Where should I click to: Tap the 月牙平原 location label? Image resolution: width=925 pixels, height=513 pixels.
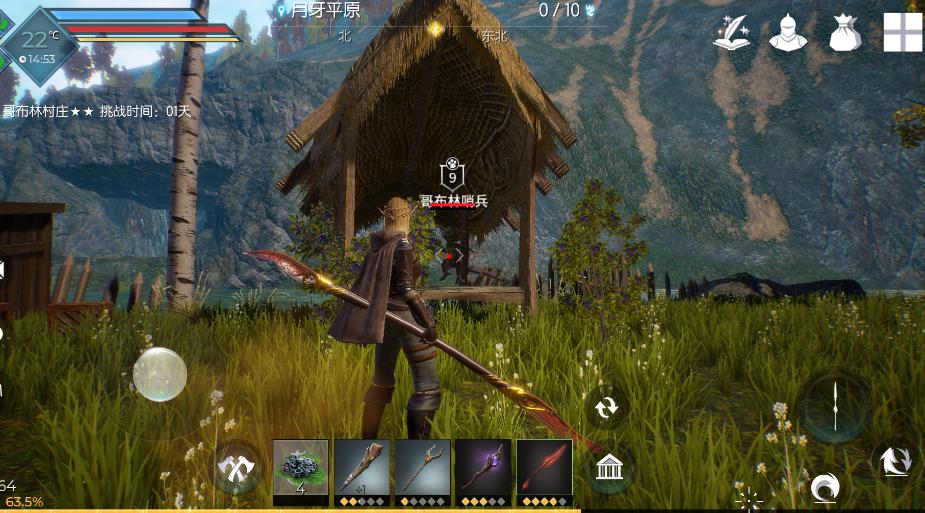point(325,11)
